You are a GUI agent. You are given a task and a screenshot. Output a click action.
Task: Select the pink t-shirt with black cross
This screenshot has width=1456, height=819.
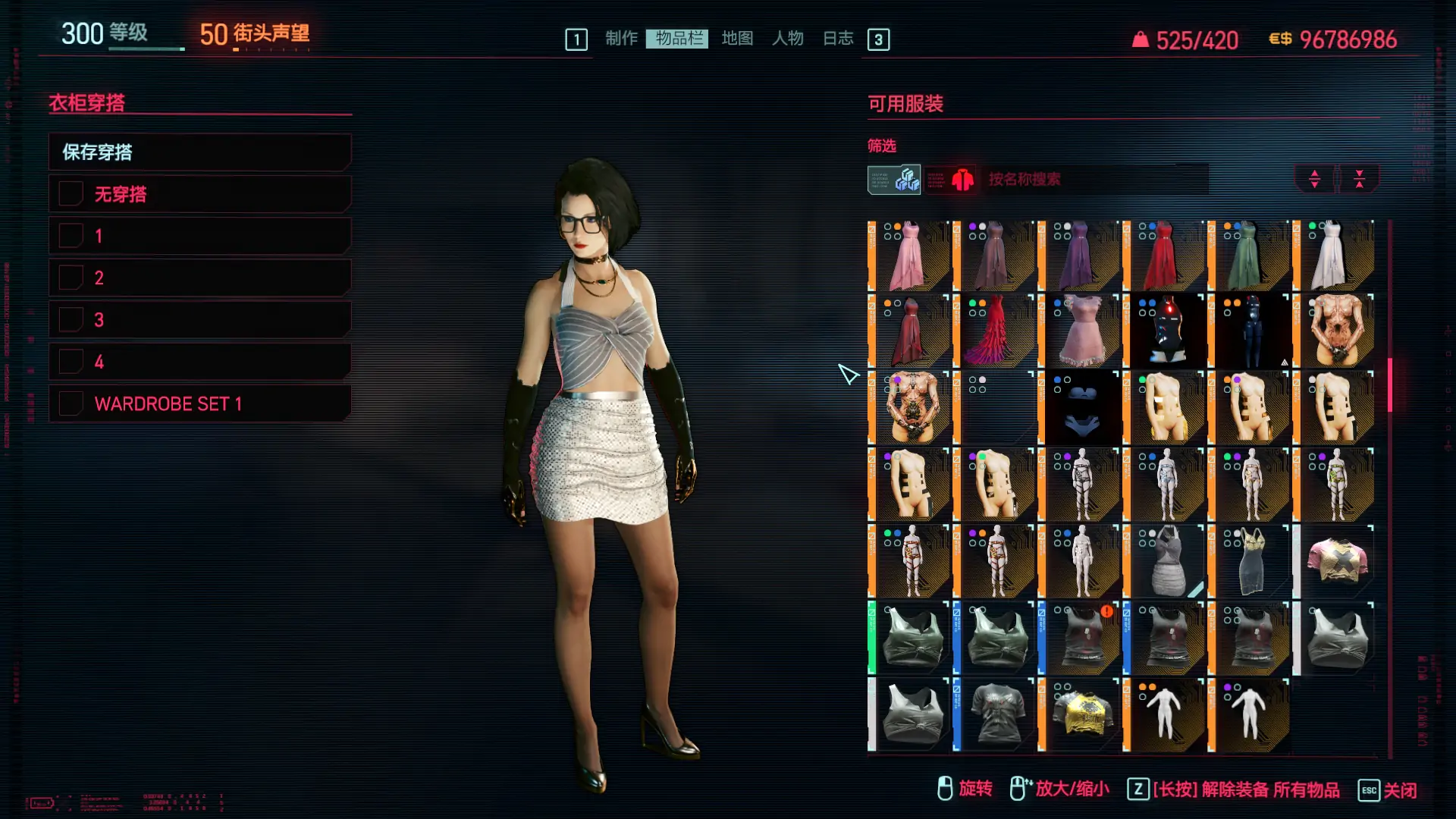[1334, 561]
